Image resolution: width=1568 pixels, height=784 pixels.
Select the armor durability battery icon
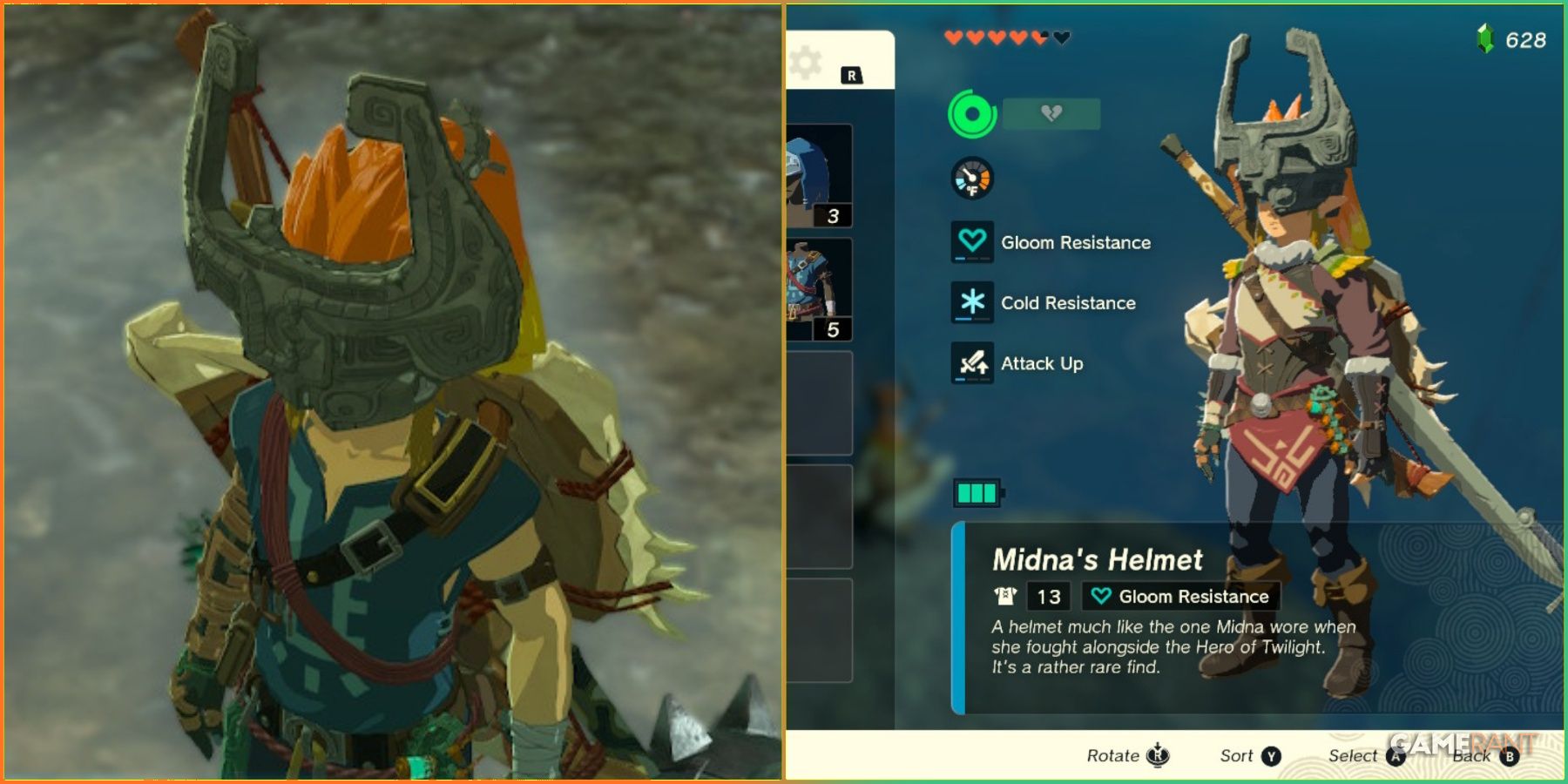coord(978,490)
